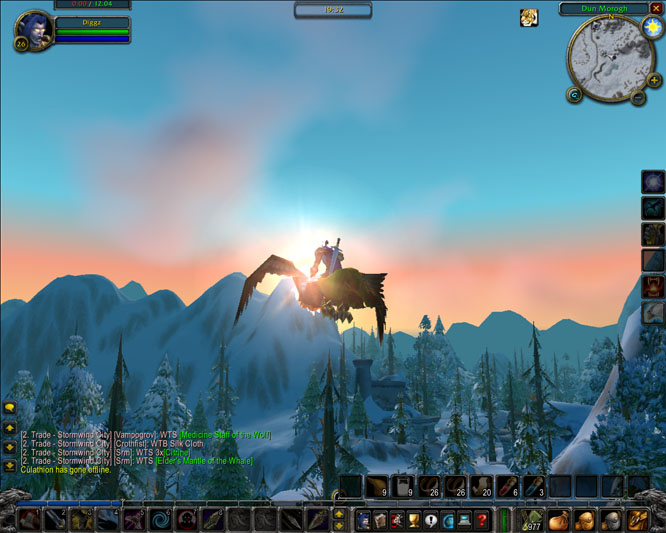Image resolution: width=666 pixels, height=533 pixels.
Task: Click the minimap tracking button
Action: click(575, 96)
